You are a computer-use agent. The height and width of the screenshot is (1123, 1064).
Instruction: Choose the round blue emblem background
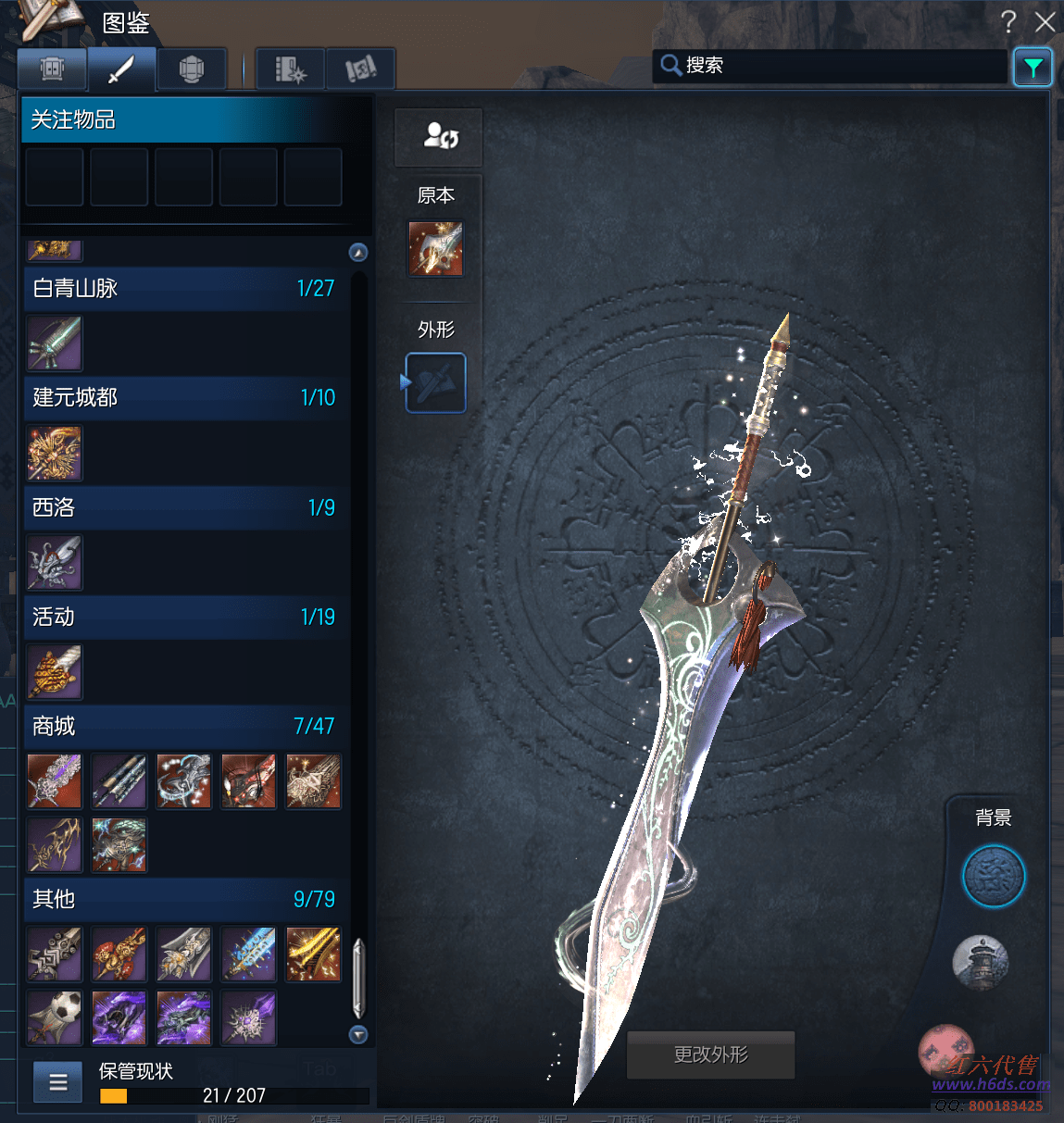tap(993, 876)
